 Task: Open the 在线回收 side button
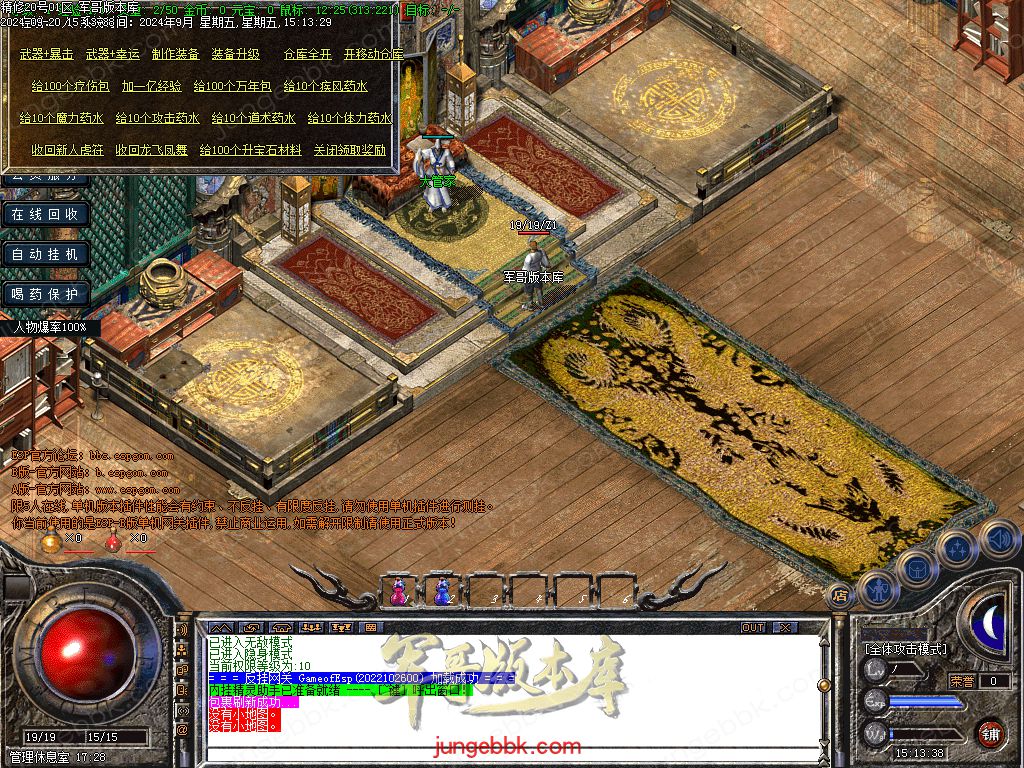(45, 214)
